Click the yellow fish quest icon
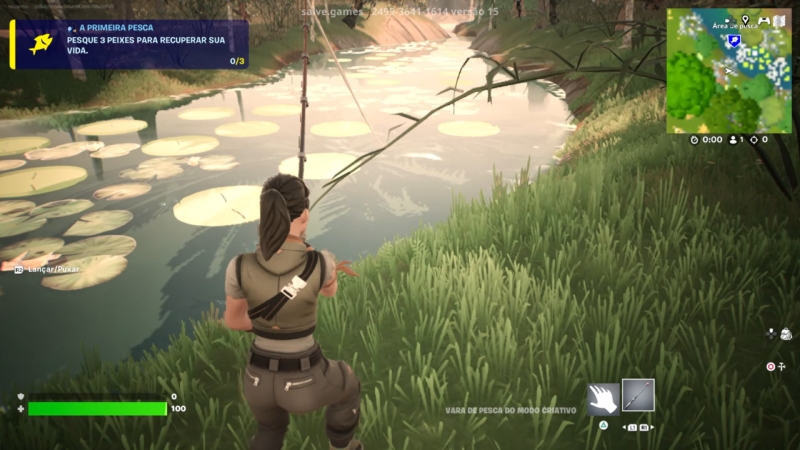800x450 pixels. pos(41,44)
